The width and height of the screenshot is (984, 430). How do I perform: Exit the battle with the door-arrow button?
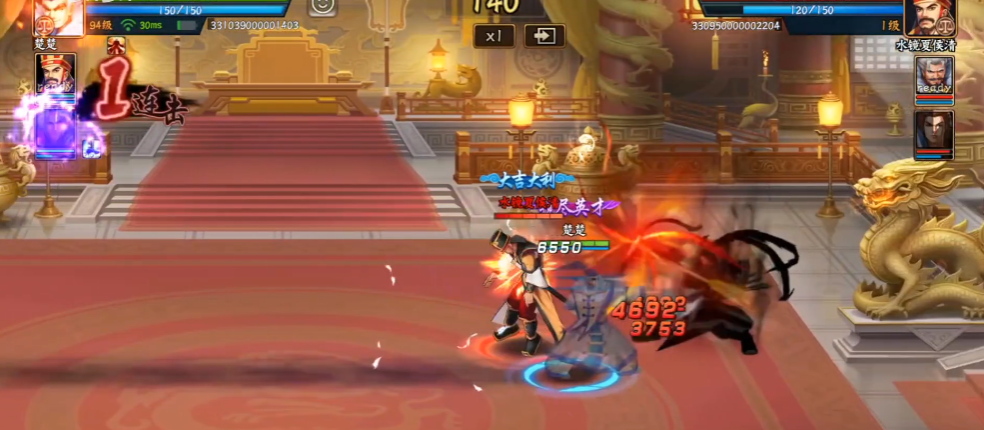545,36
